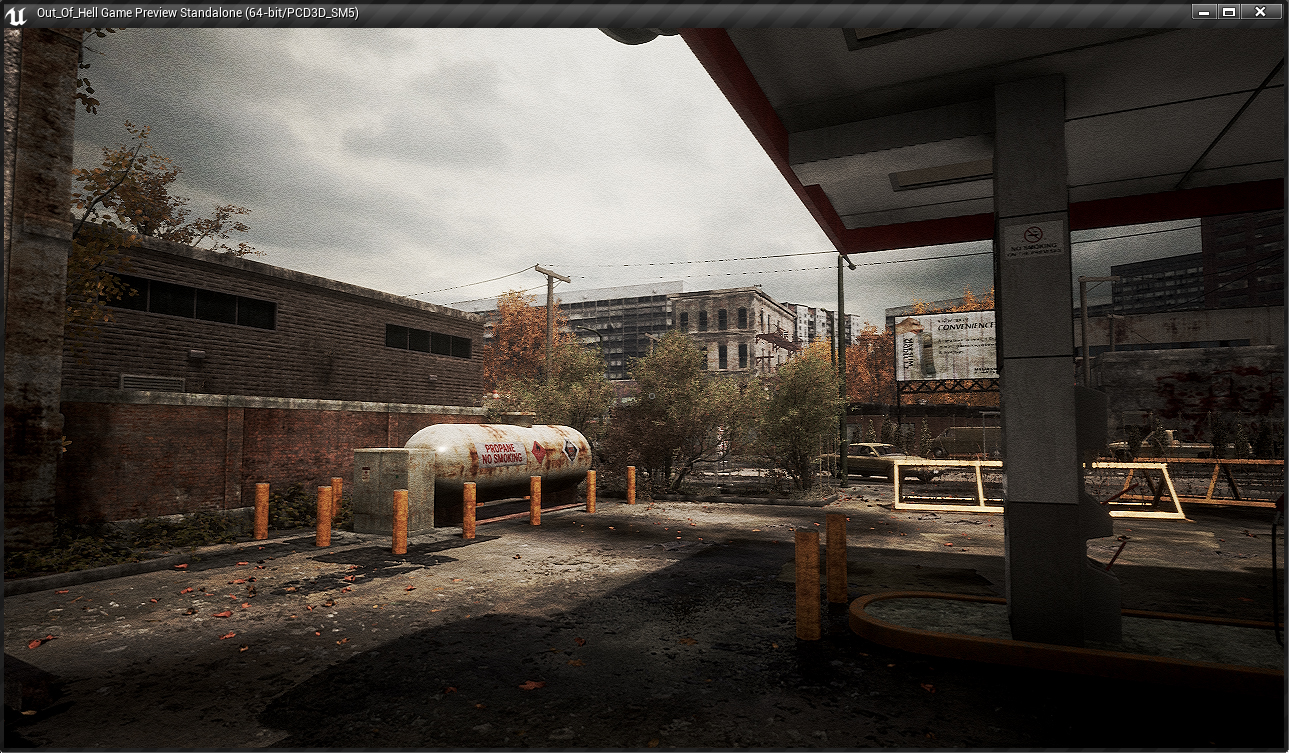Maximize the game preview window
1289x753 pixels.
point(1229,12)
